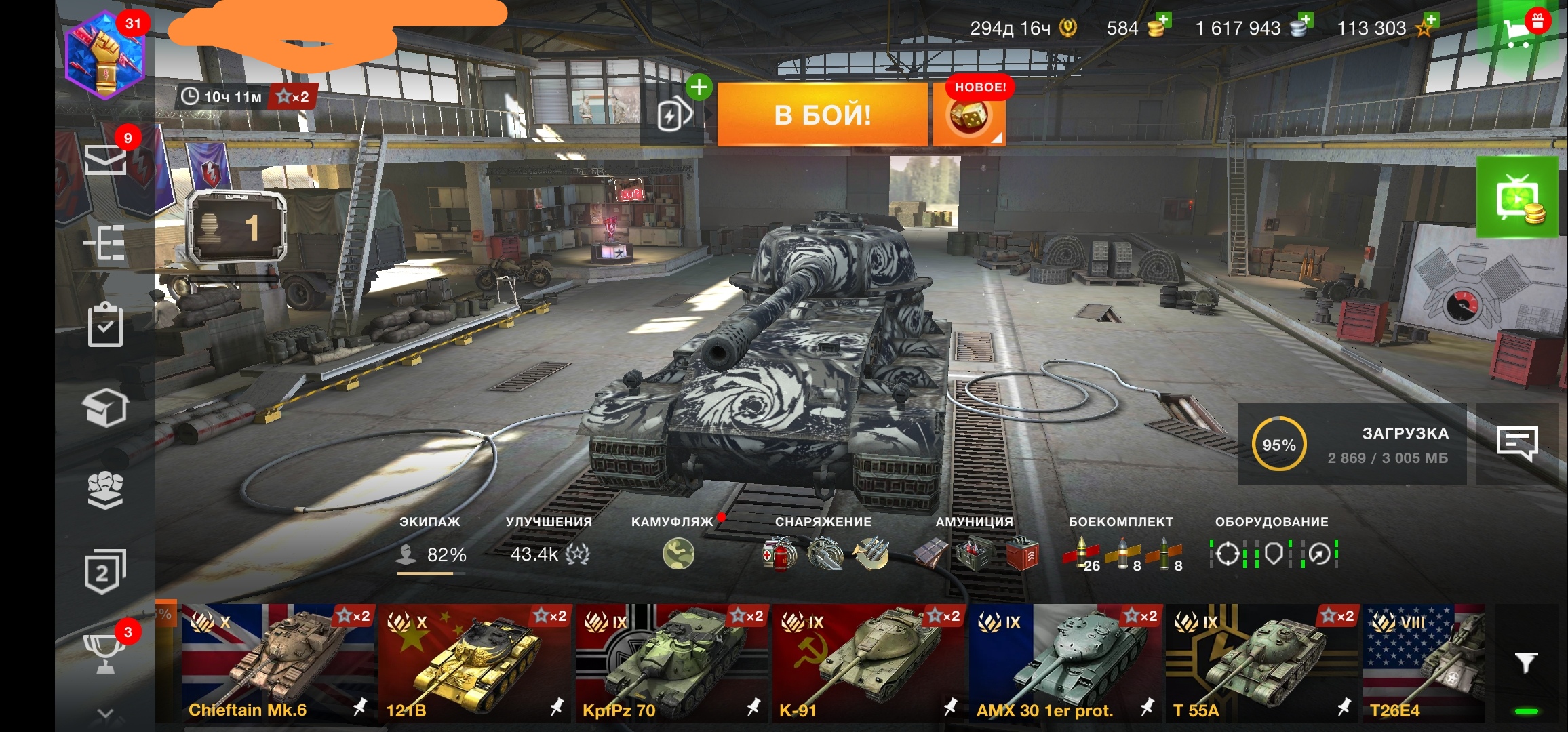
Task: Open the Камуфляж camouflage slot
Action: coord(678,553)
